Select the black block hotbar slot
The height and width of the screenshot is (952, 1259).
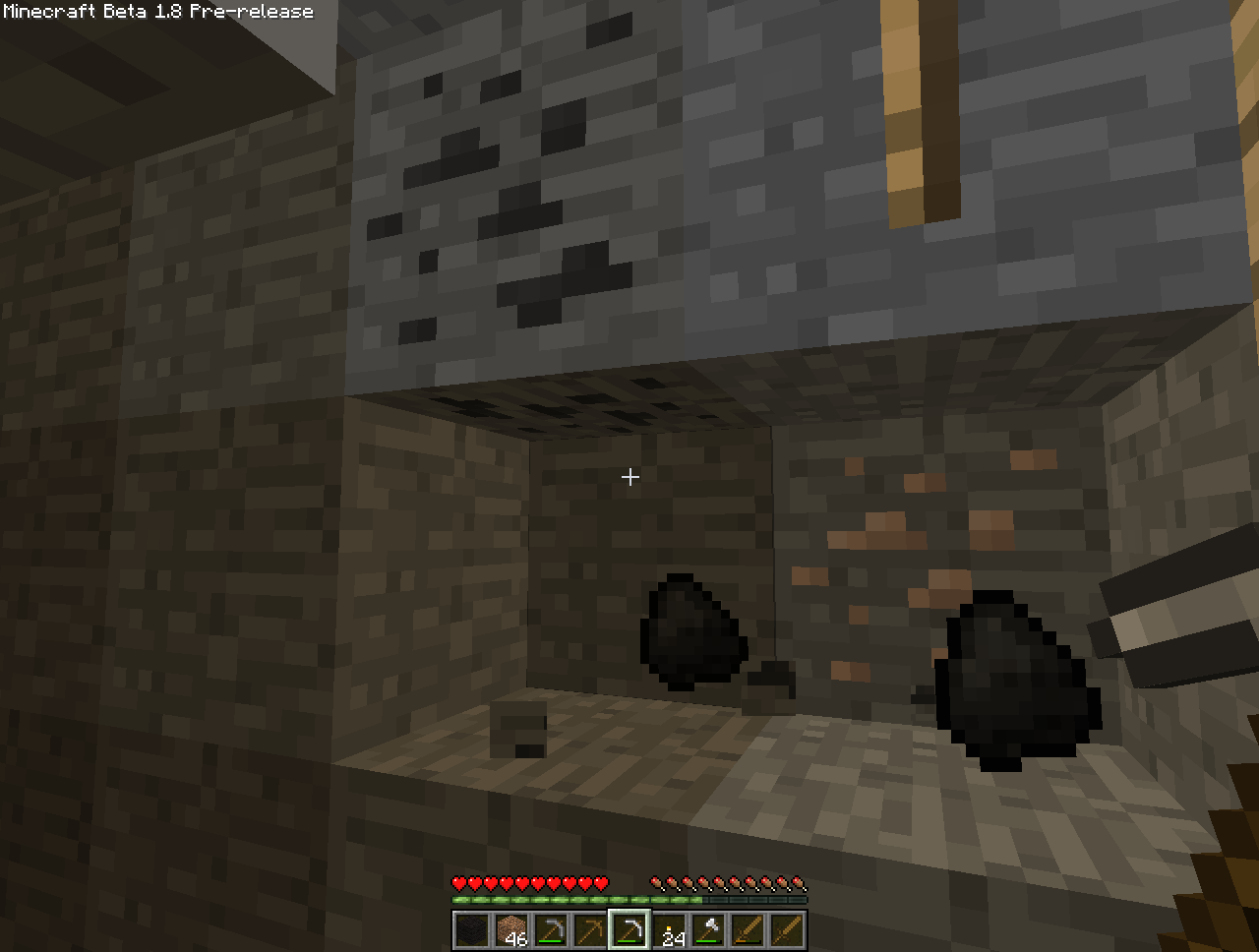[472, 930]
